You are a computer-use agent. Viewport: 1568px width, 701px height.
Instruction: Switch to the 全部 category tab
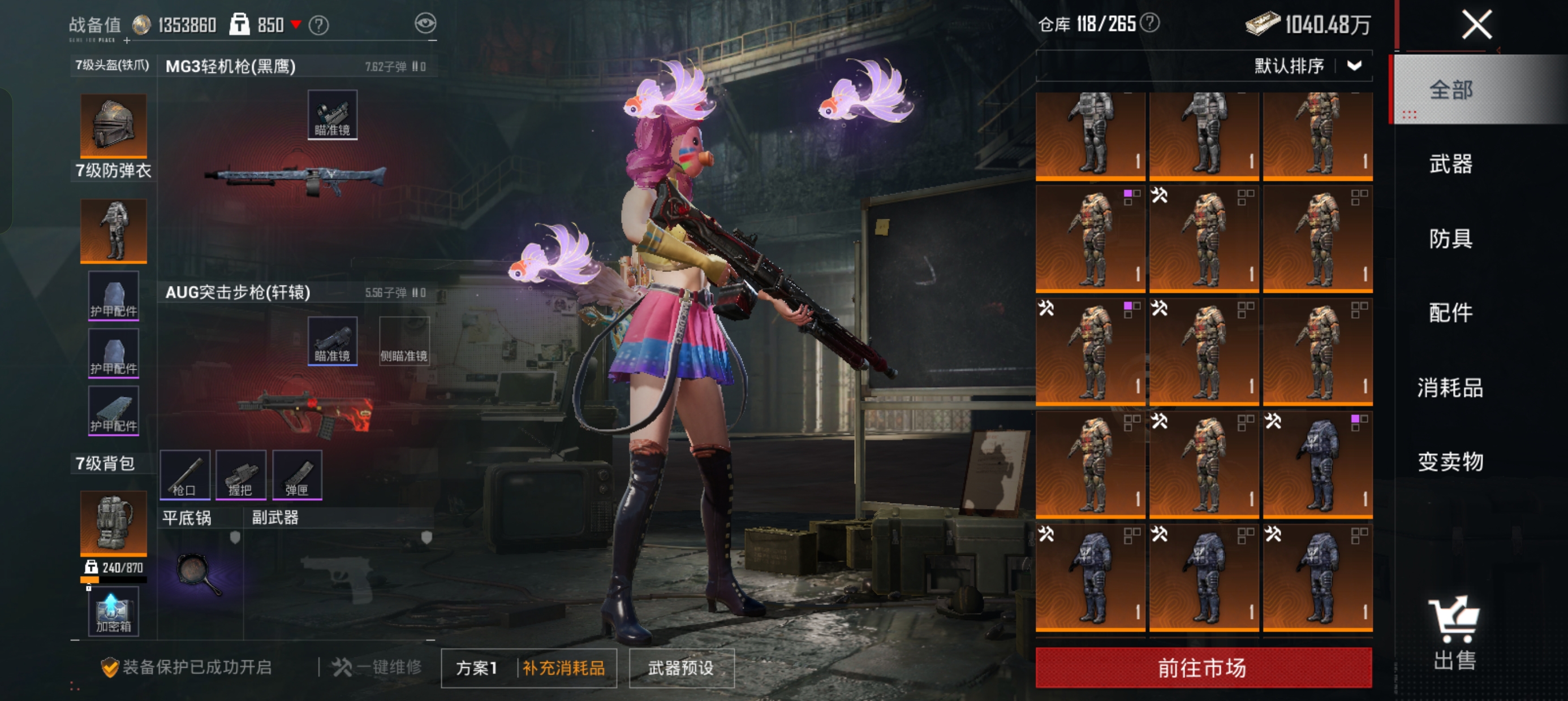[x=1450, y=90]
